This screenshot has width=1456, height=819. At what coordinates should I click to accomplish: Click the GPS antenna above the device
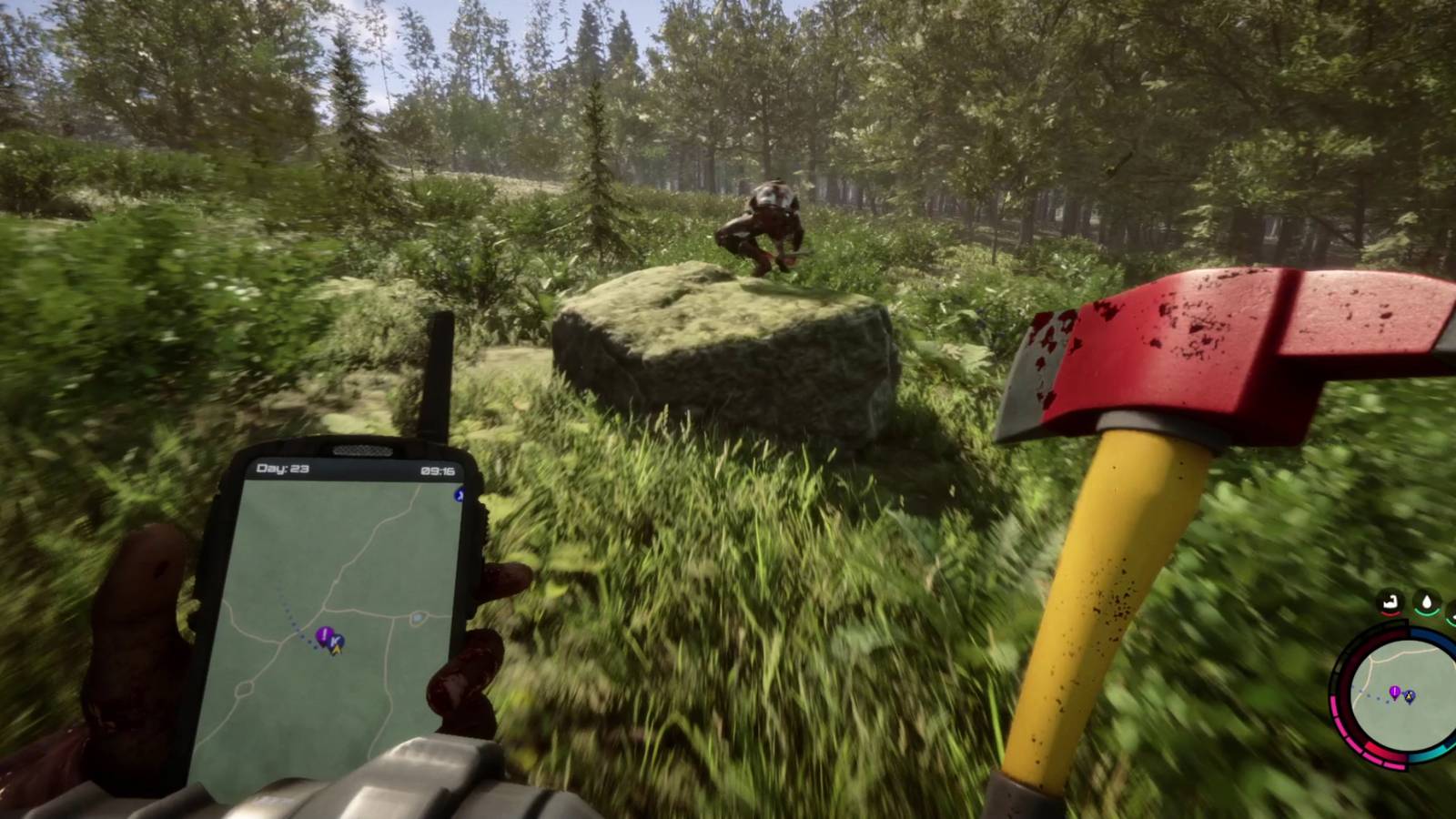pos(439,373)
